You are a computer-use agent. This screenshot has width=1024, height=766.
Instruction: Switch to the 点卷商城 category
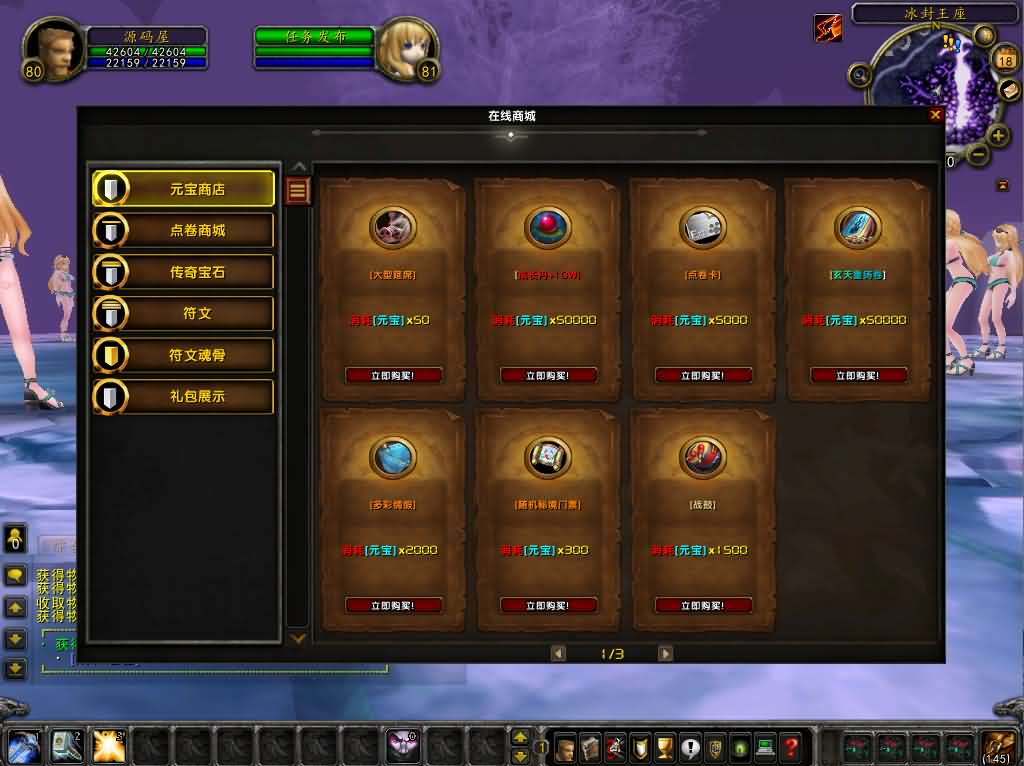tap(183, 230)
